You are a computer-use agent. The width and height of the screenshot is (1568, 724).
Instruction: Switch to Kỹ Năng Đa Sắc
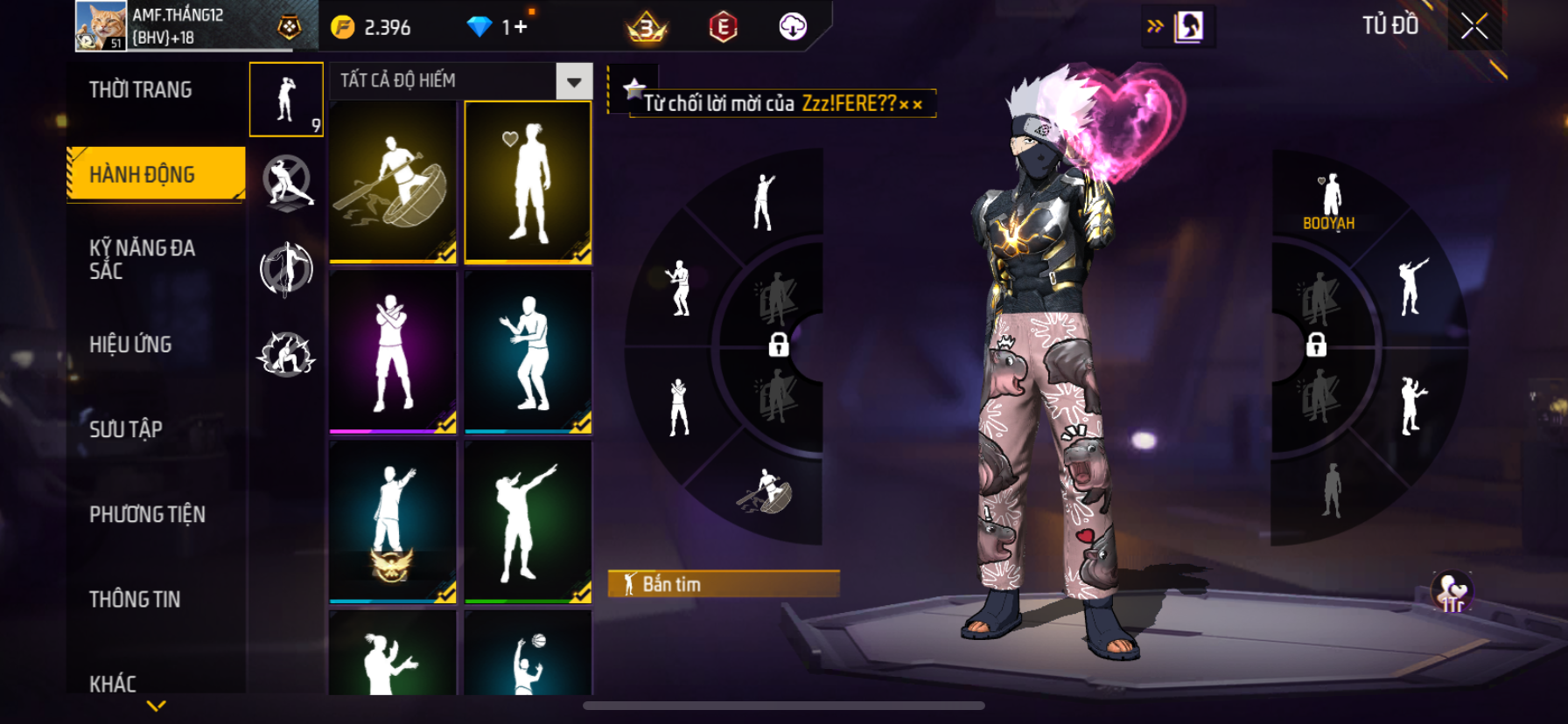pos(142,259)
